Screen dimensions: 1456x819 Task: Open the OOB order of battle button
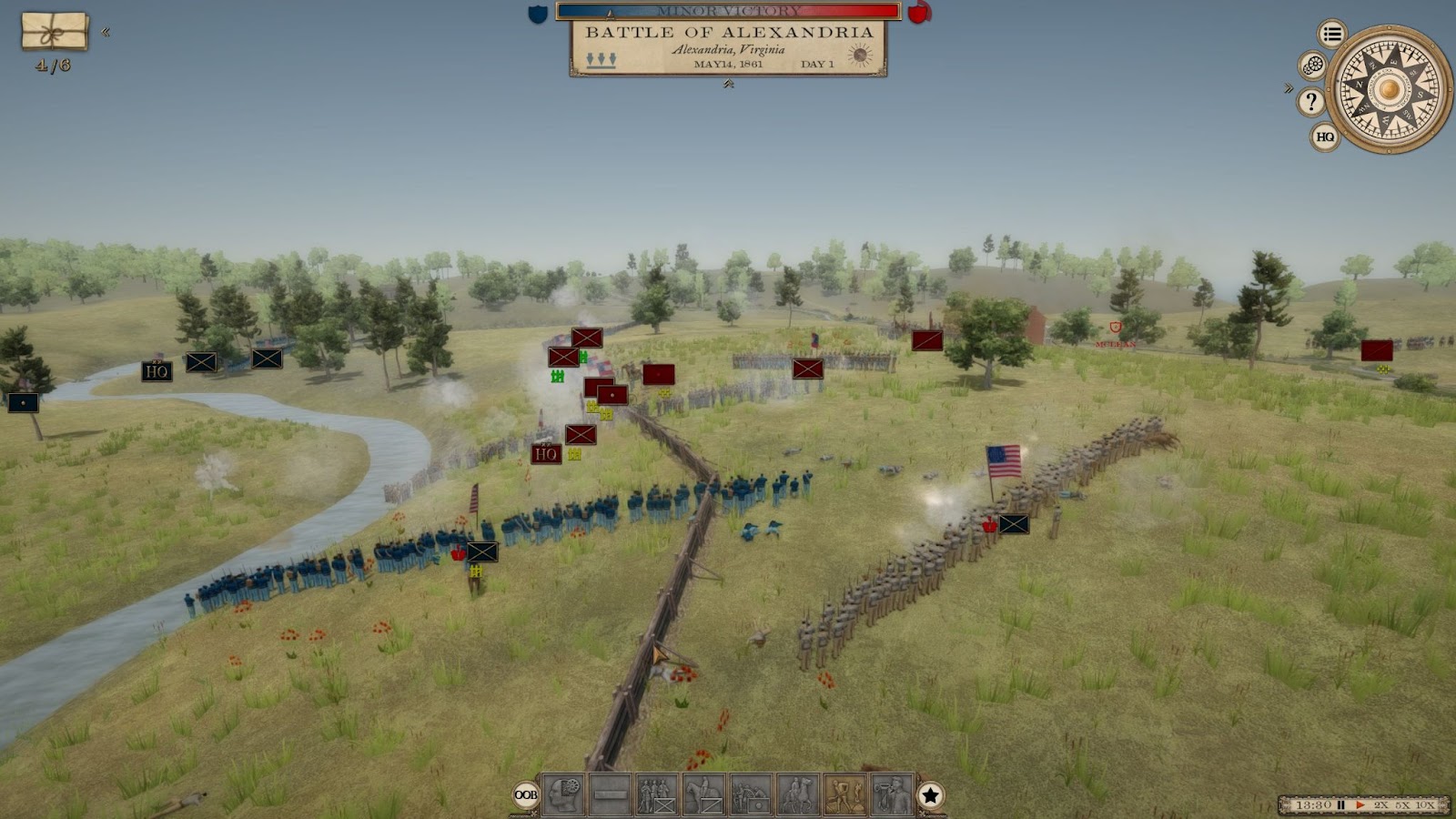coord(526,795)
